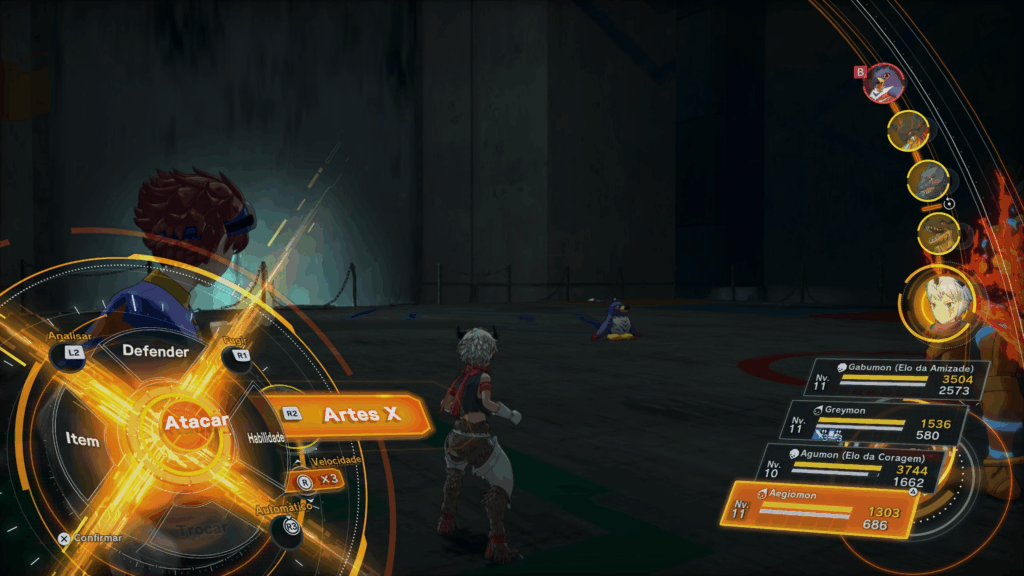Select the highlighted Aegiomon party panel
1024x576 pixels.
coord(819,510)
